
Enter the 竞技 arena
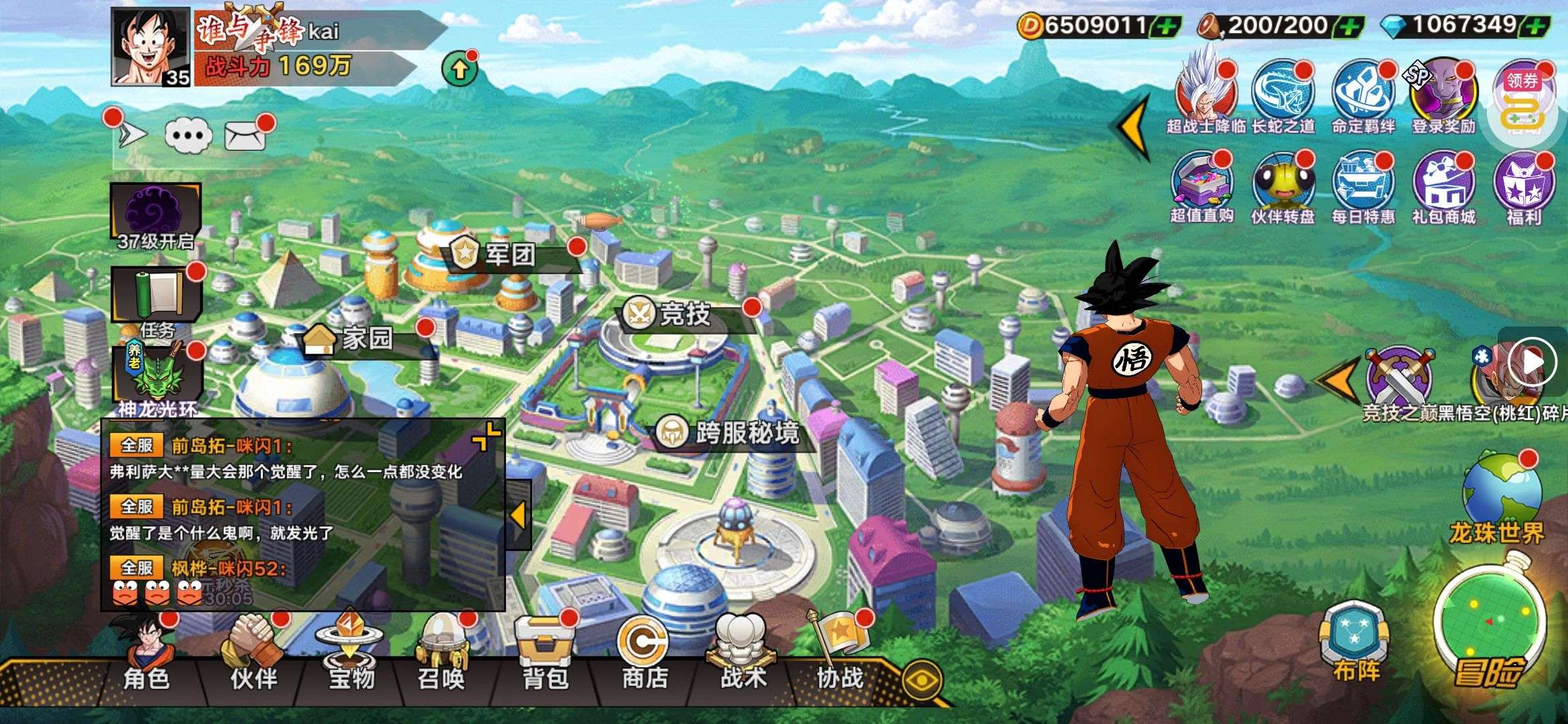(670, 314)
